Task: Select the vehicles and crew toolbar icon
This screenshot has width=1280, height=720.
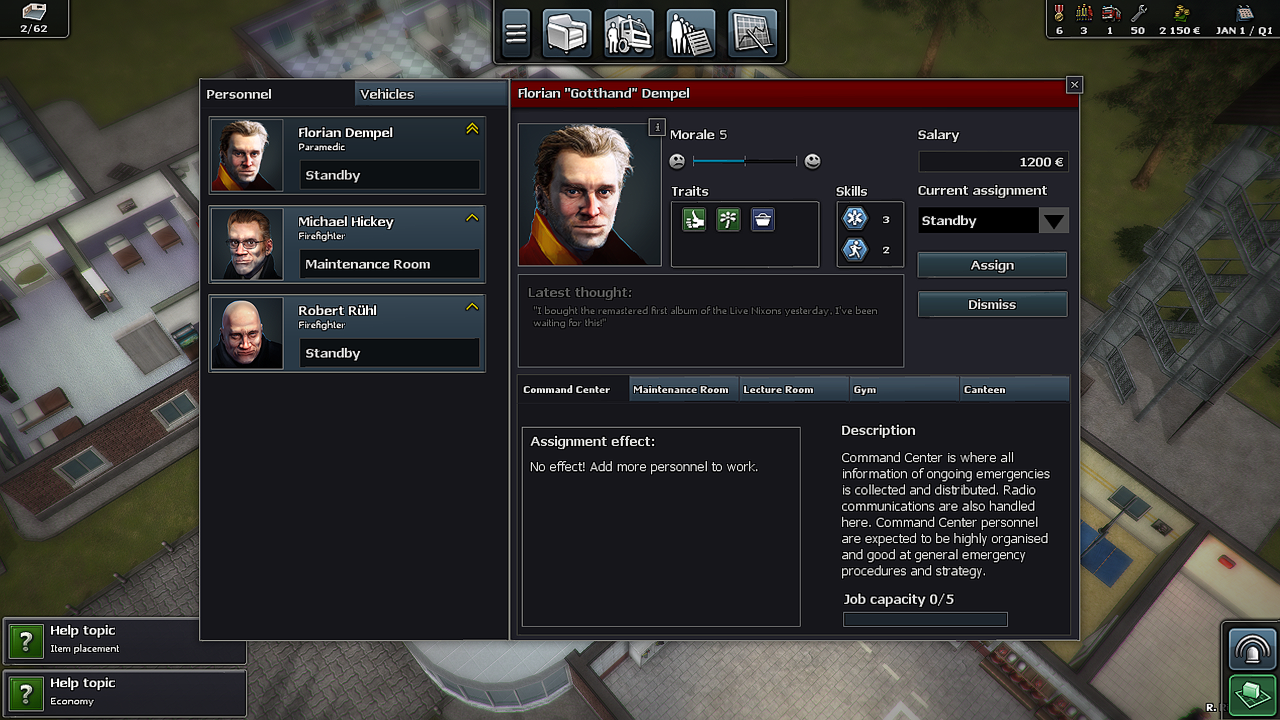Action: [629, 32]
